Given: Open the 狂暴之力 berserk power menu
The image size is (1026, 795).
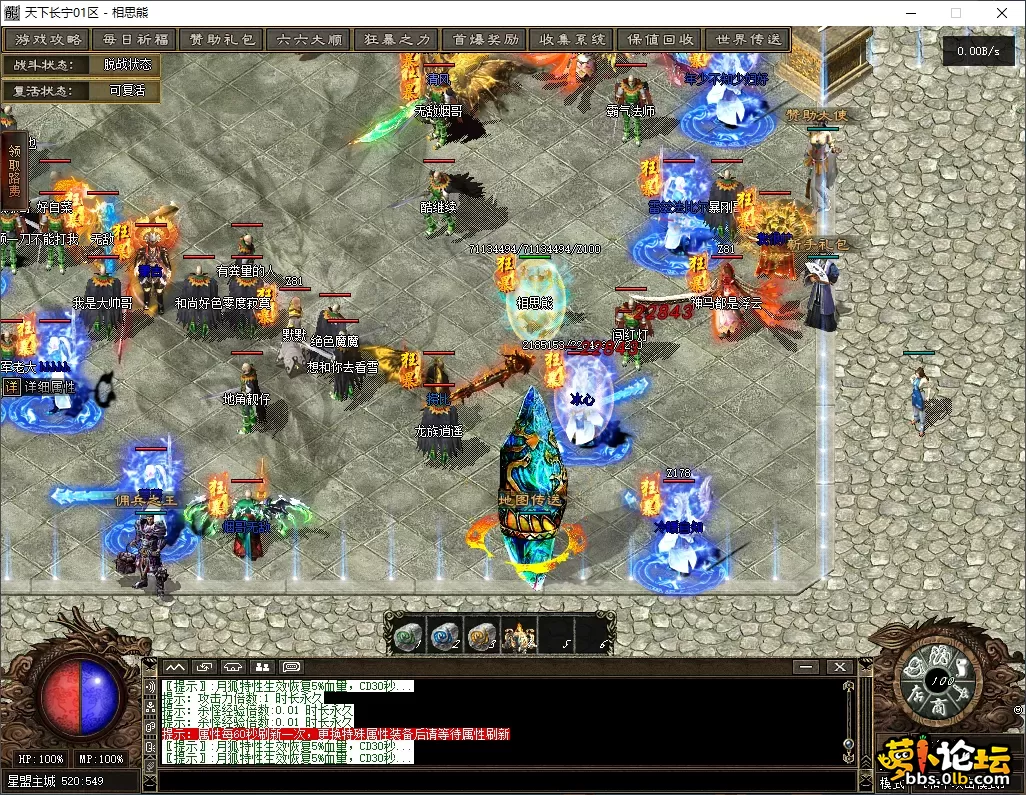Looking at the screenshot, I should tap(397, 40).
